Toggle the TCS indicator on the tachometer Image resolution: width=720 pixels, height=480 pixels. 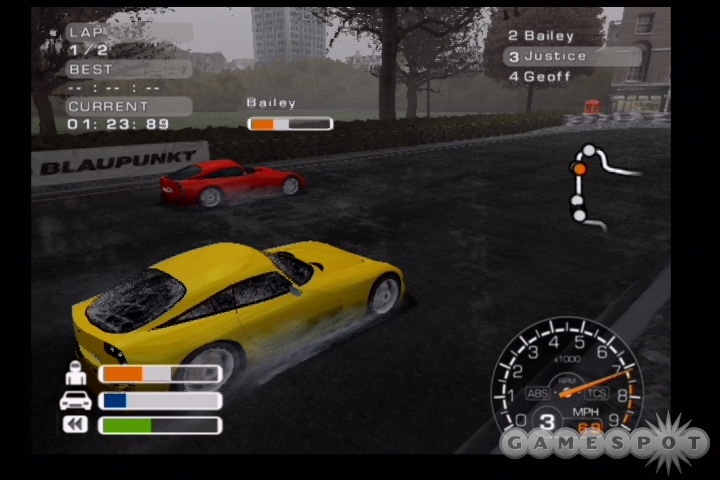coord(595,392)
